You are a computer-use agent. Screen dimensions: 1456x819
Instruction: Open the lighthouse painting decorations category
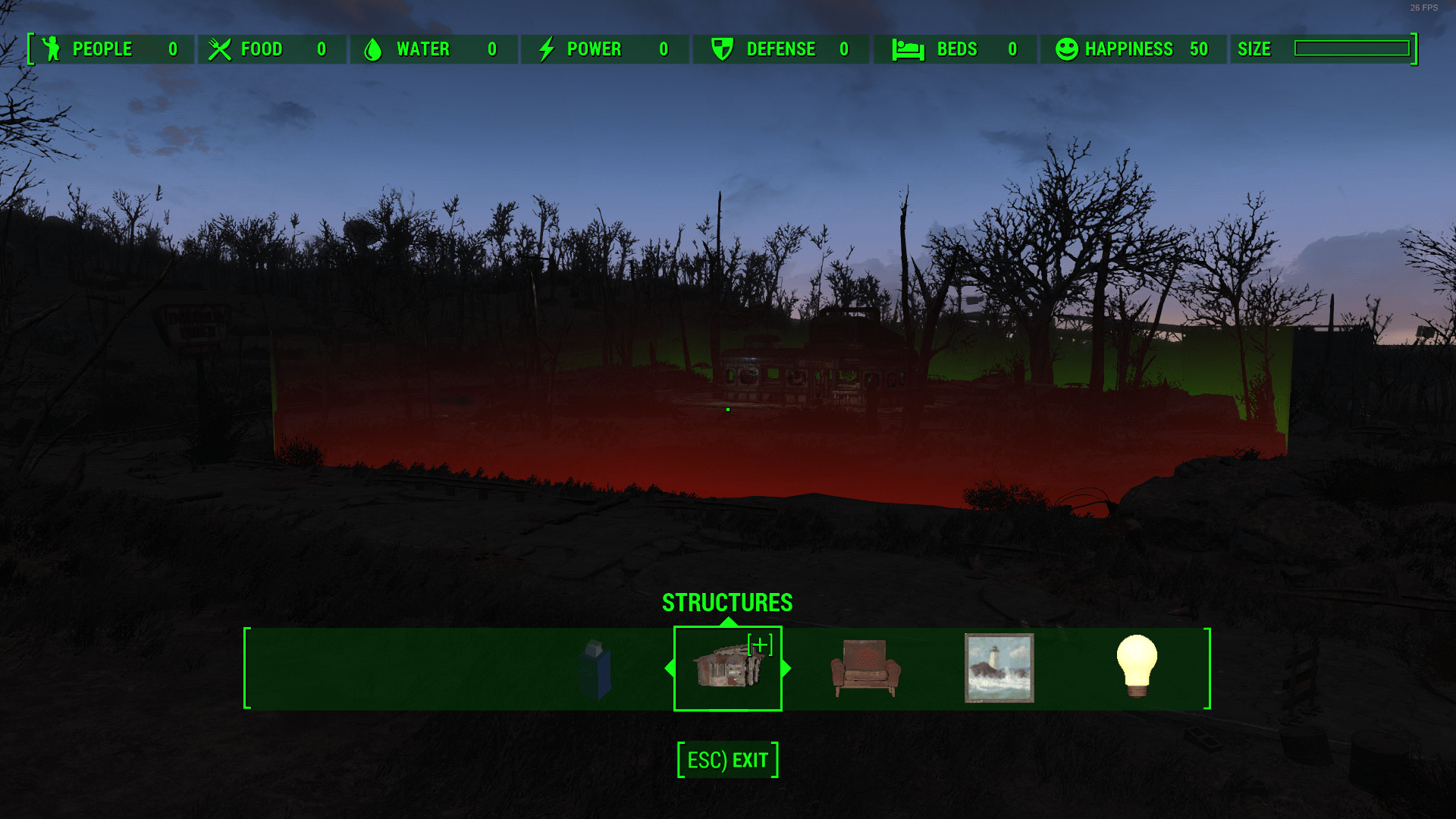click(999, 669)
